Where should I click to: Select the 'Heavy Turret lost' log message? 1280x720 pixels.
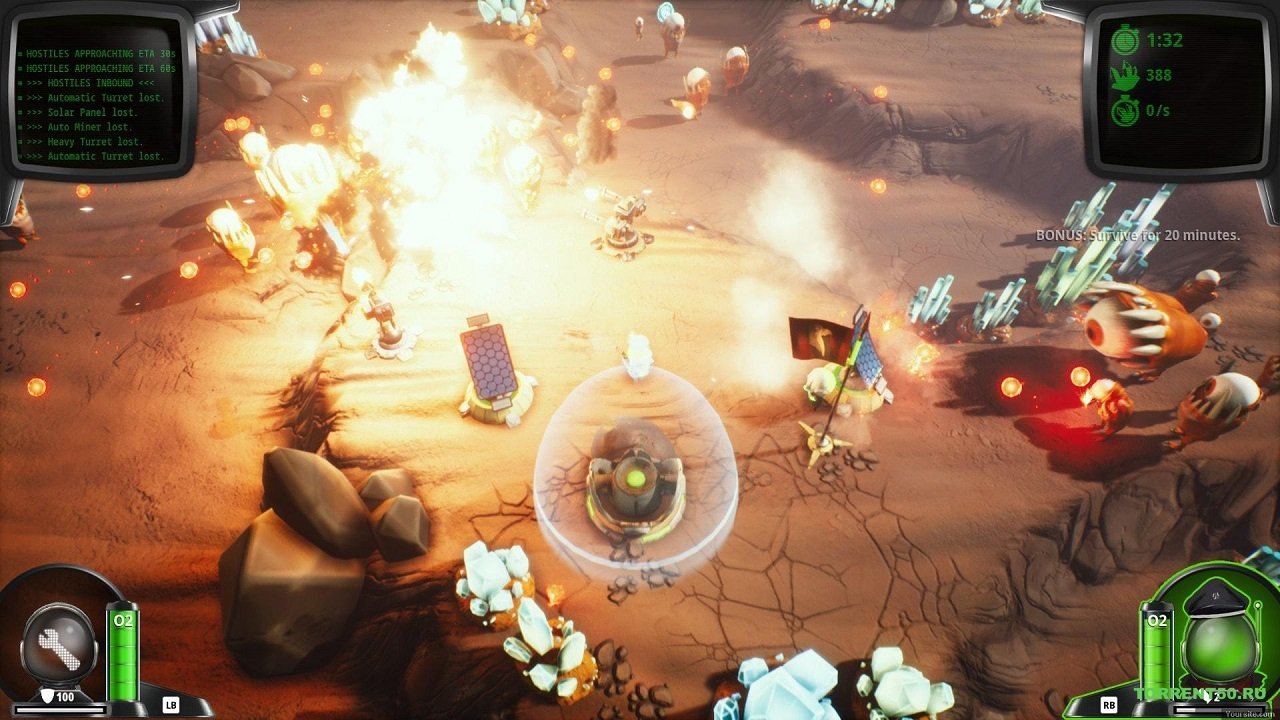pos(82,142)
